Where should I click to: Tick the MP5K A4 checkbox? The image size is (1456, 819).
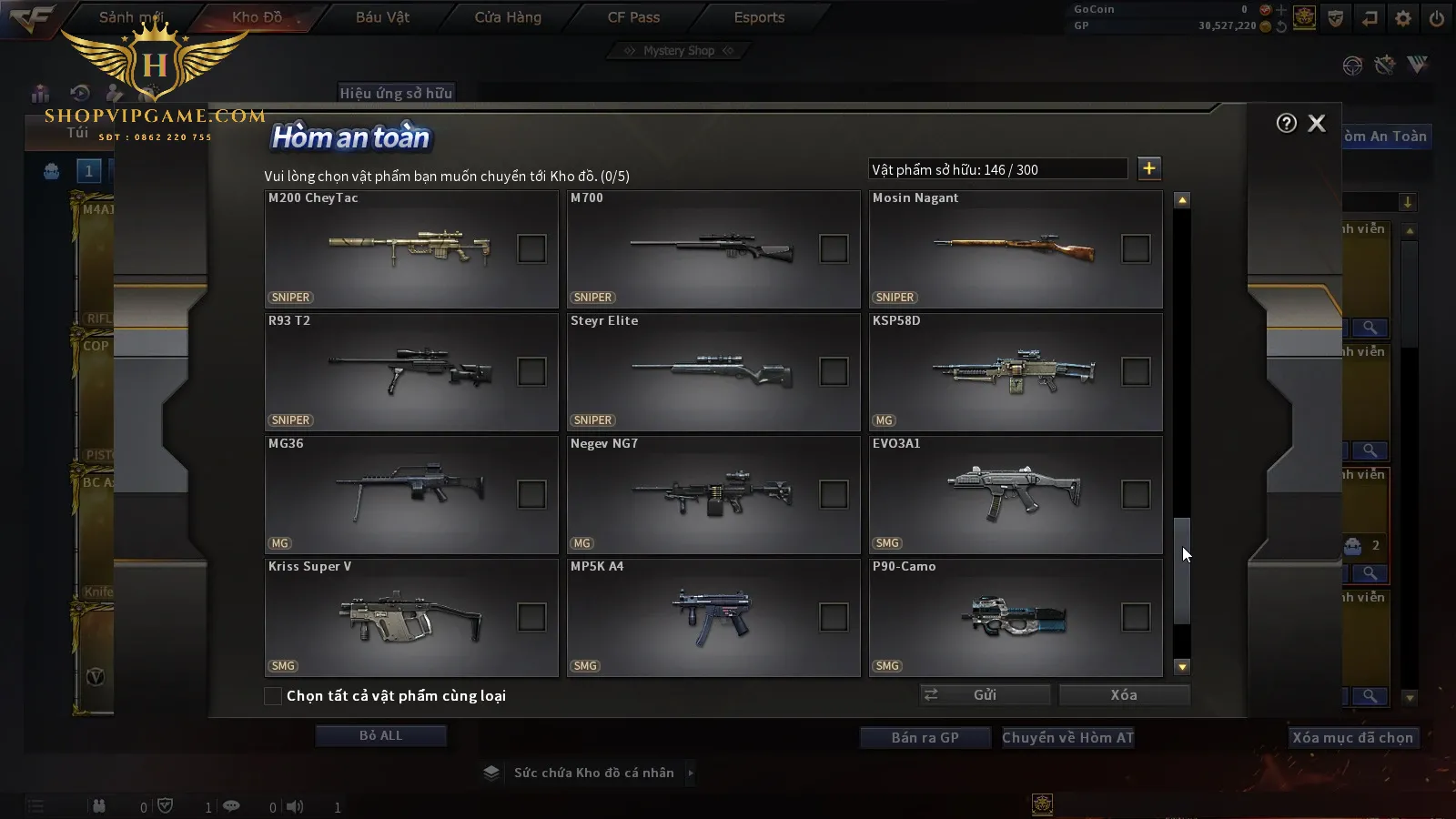(834, 617)
